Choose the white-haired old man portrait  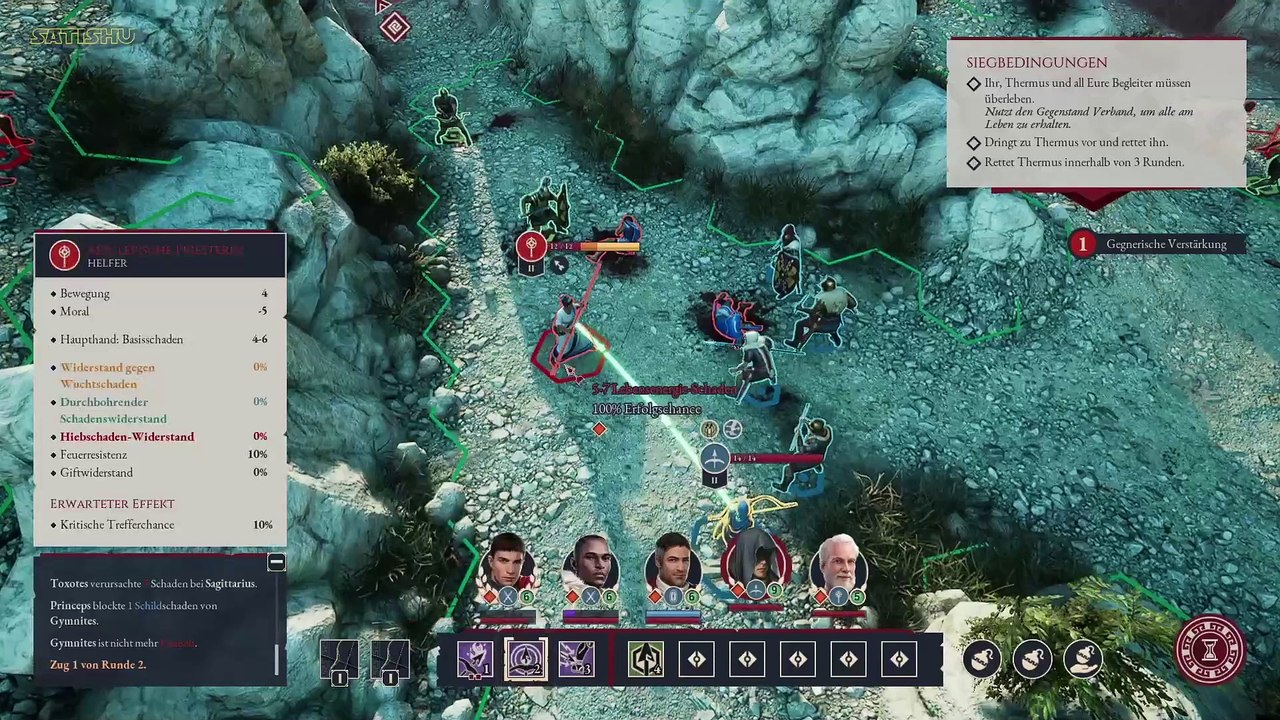[x=838, y=565]
